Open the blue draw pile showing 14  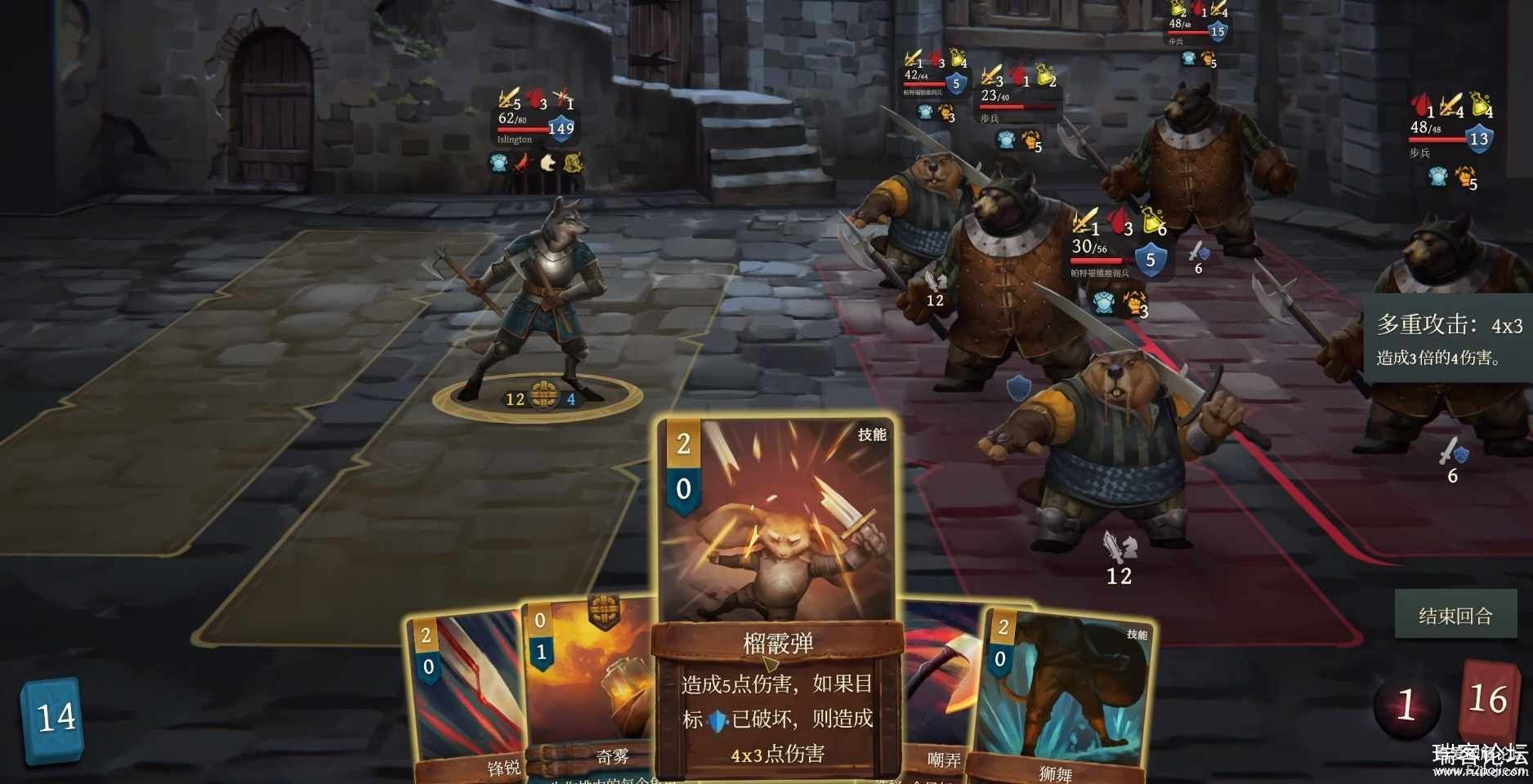(x=54, y=719)
